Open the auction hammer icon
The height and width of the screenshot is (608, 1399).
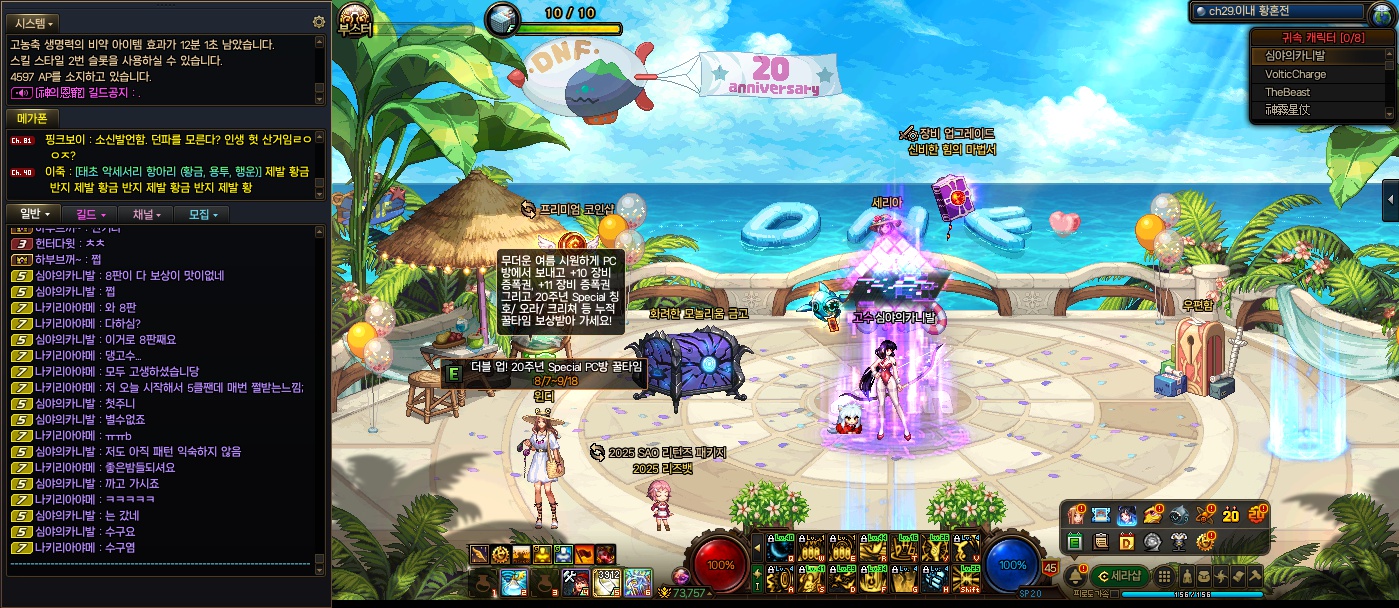click(x=1254, y=576)
